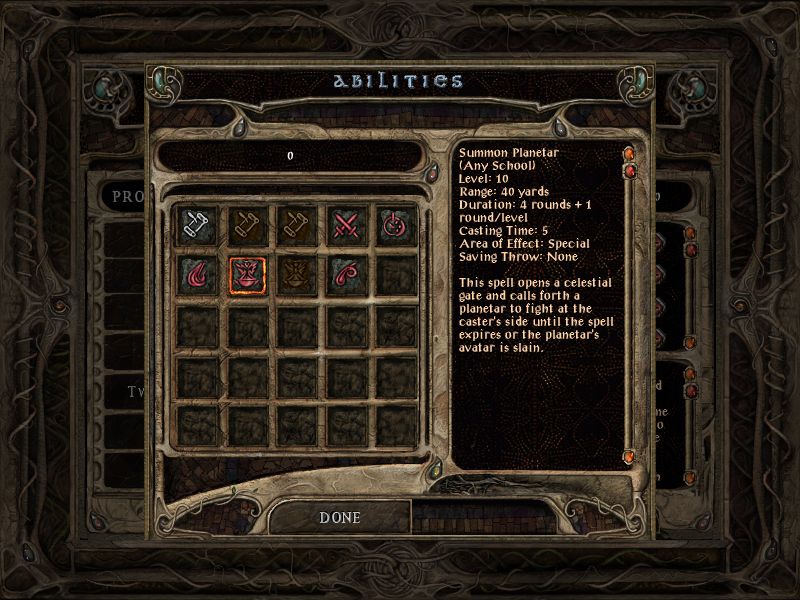800x600 pixels.
Task: Choose the white scroll ability icon
Action: [x=196, y=223]
